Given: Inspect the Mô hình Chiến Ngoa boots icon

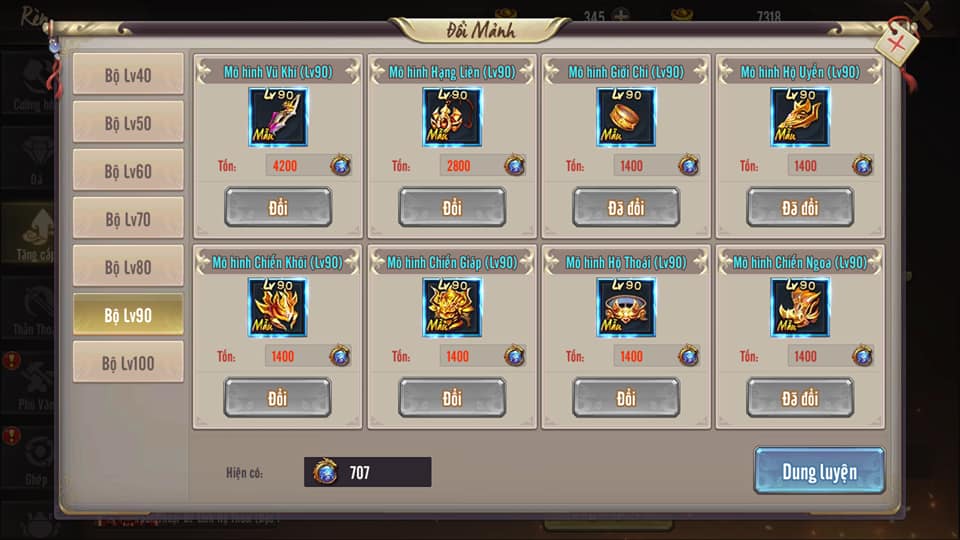Looking at the screenshot, I should tap(800, 307).
